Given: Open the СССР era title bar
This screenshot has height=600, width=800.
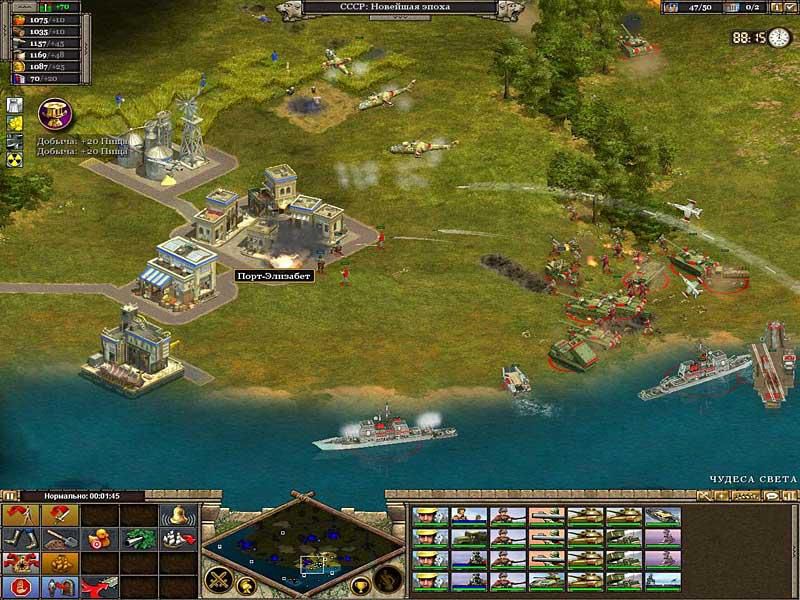Looking at the screenshot, I should [x=400, y=8].
